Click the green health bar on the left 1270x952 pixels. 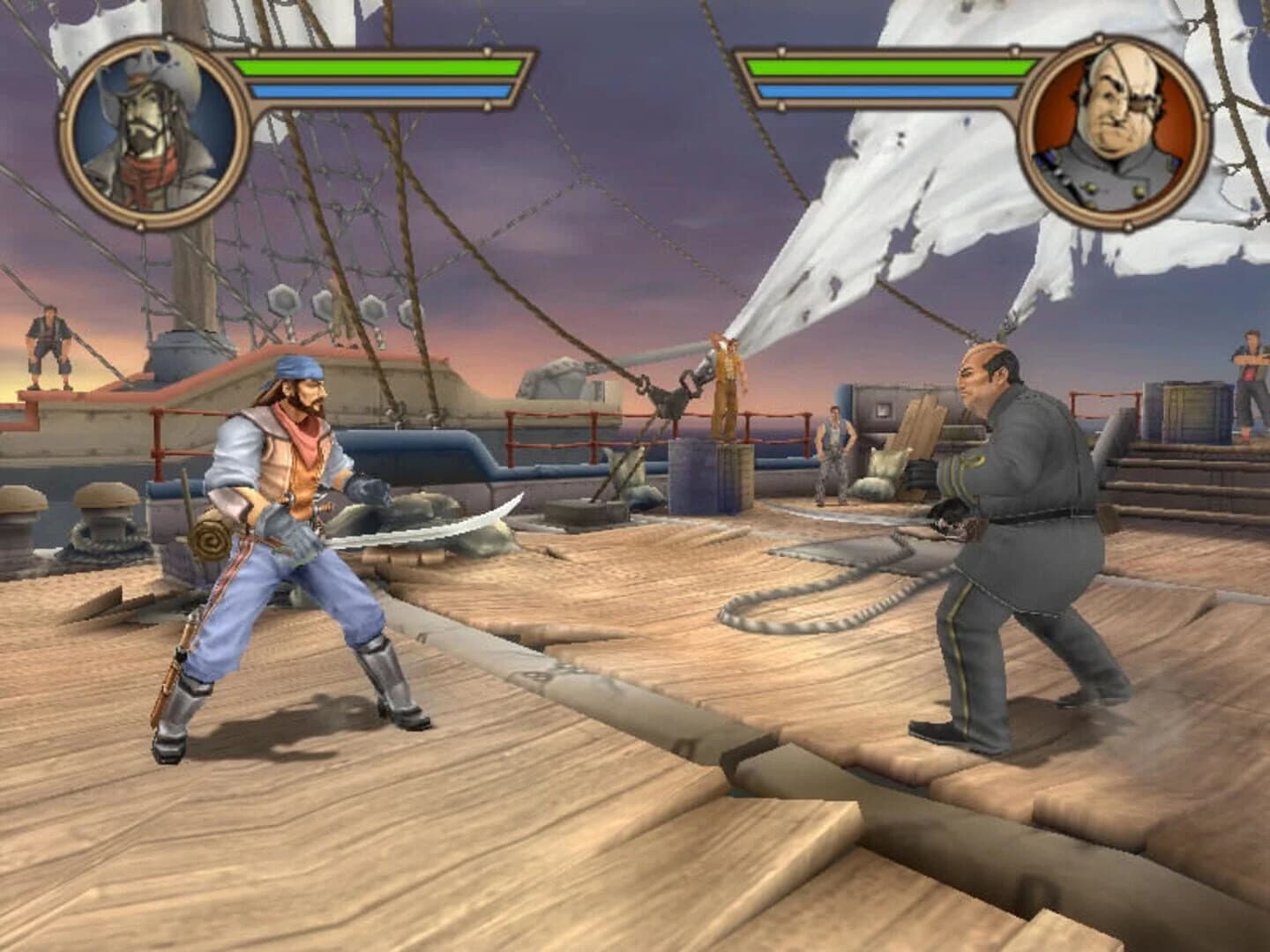[x=379, y=66]
